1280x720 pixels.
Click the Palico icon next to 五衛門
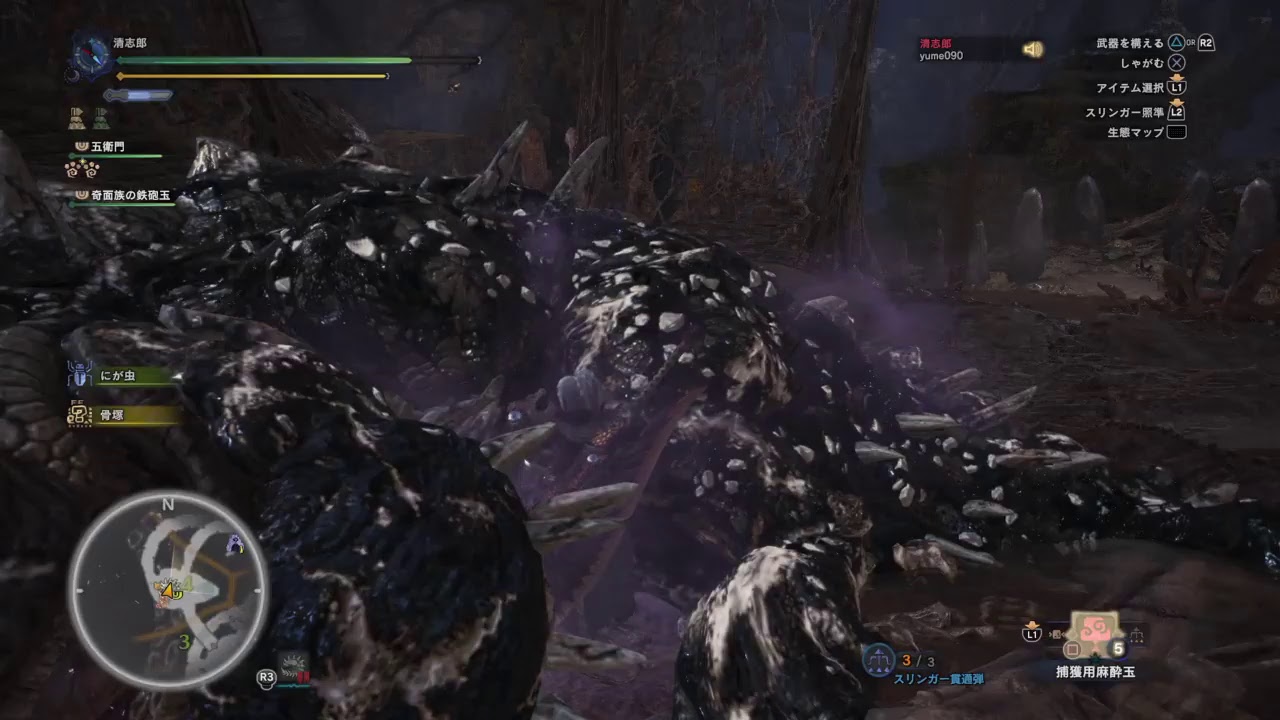(80, 147)
